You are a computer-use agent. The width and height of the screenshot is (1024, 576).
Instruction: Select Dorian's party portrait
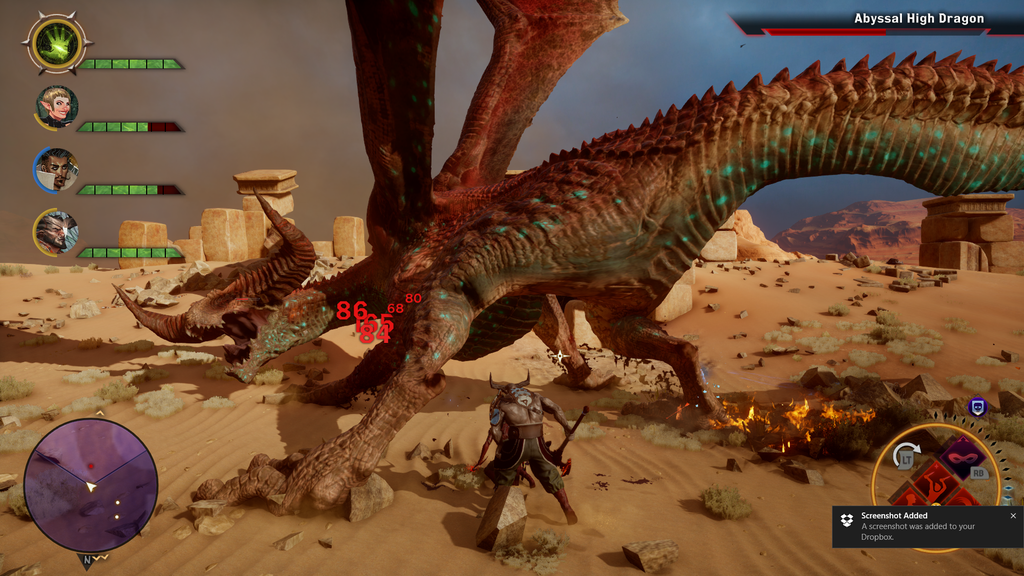click(57, 169)
